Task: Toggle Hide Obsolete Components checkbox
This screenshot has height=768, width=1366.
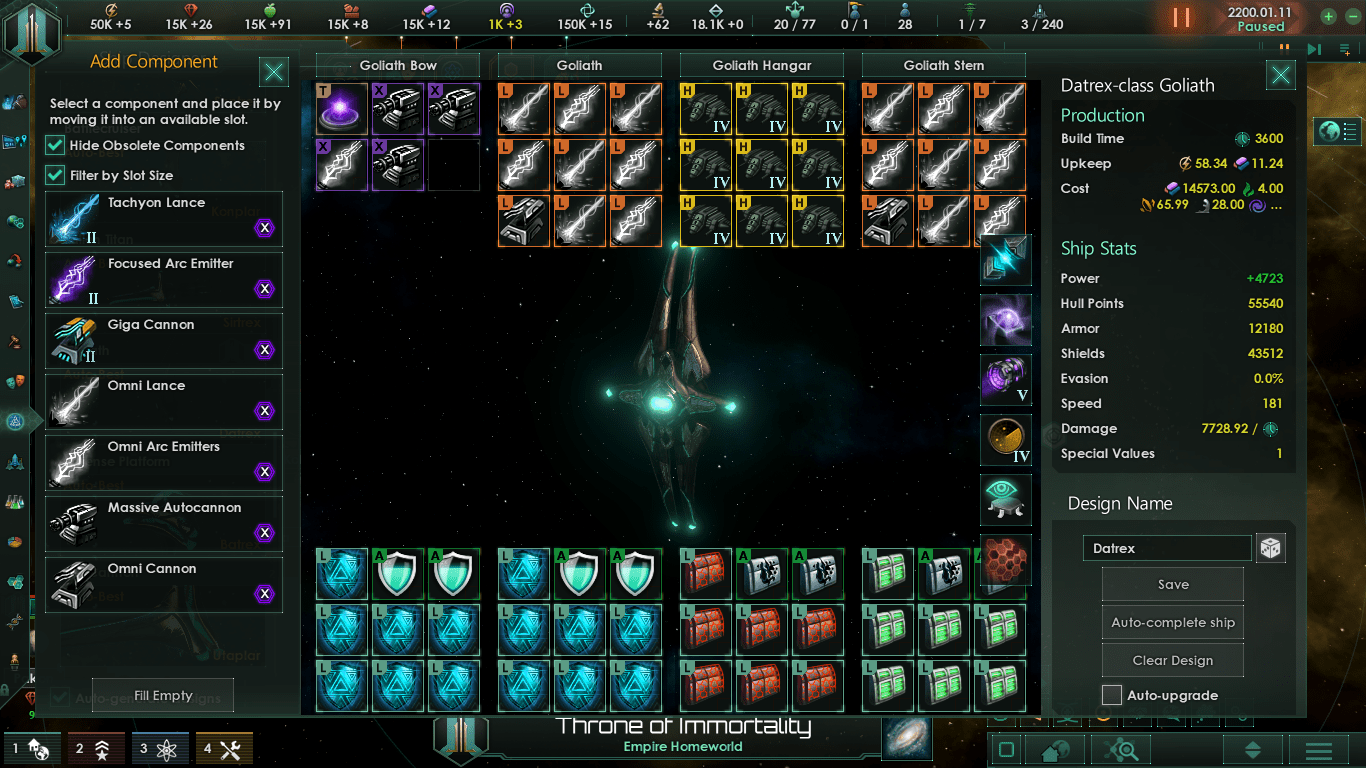Action: [x=56, y=146]
